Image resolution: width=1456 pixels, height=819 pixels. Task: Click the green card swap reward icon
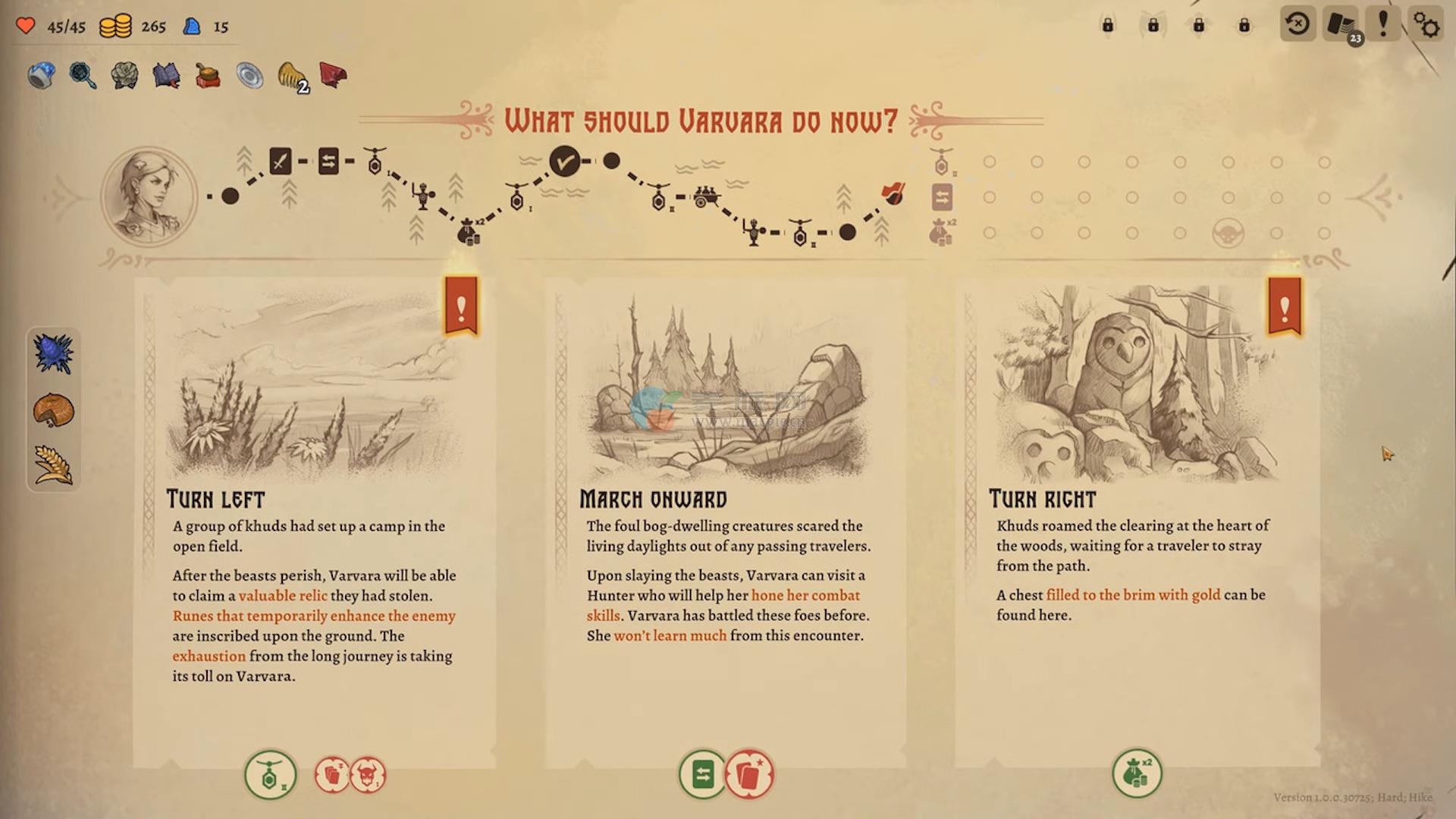click(702, 774)
